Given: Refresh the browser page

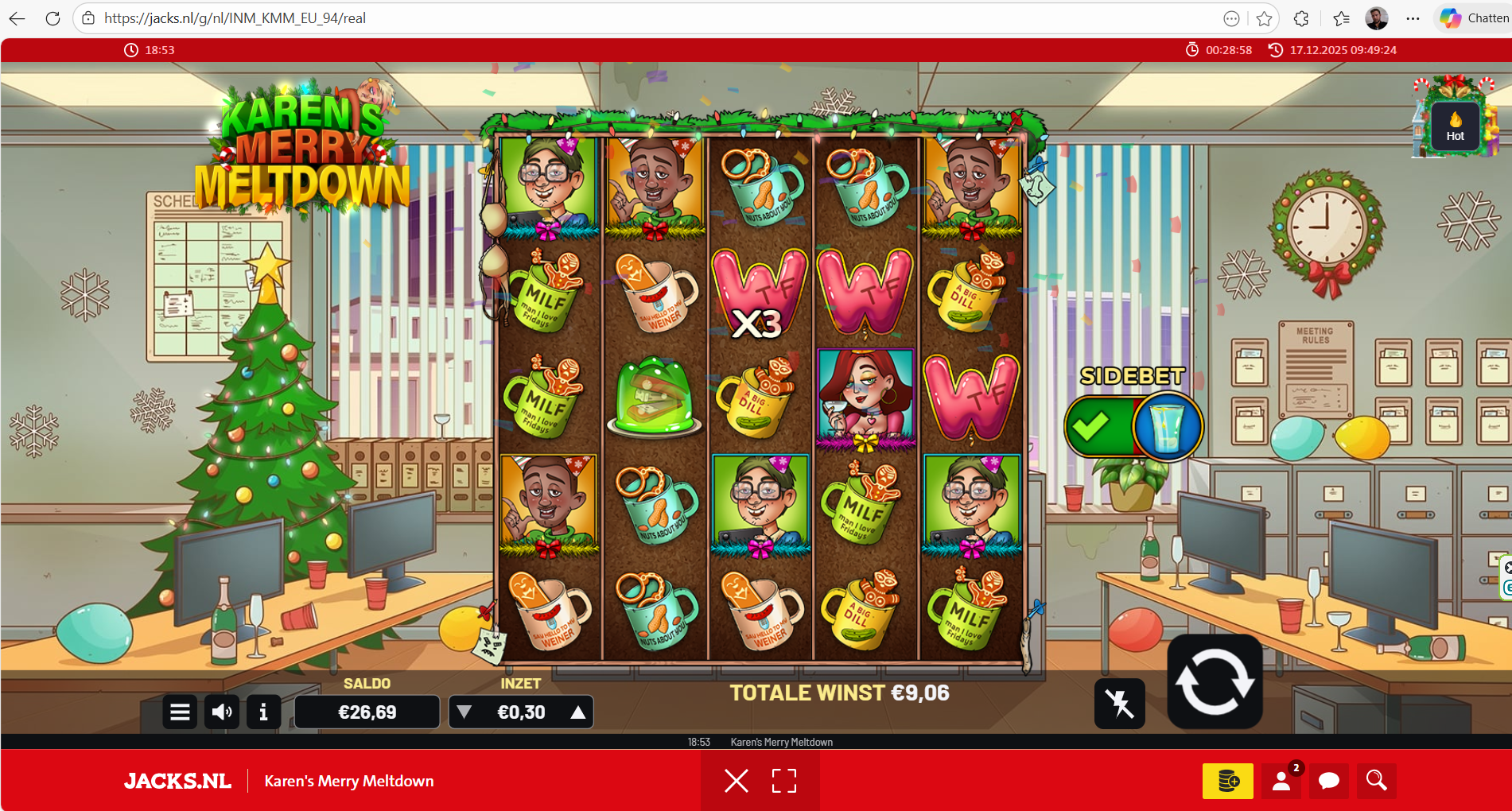Looking at the screenshot, I should (x=52, y=18).
